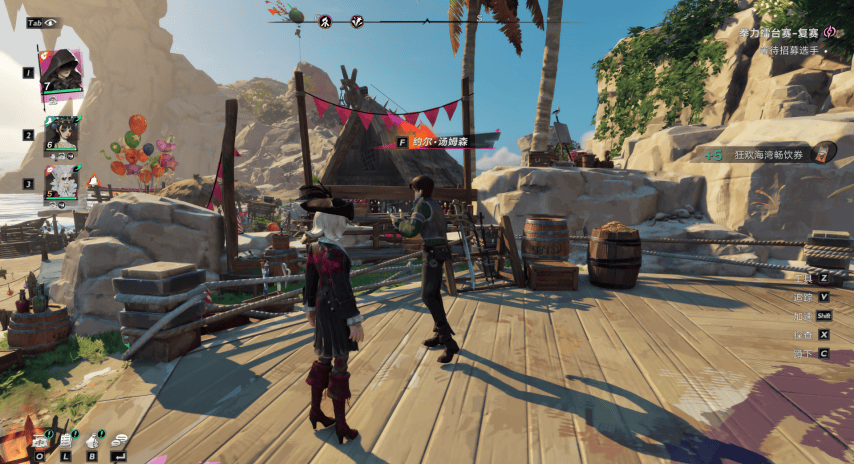Select the hooded character portrait
The image size is (854, 464).
coord(60,70)
